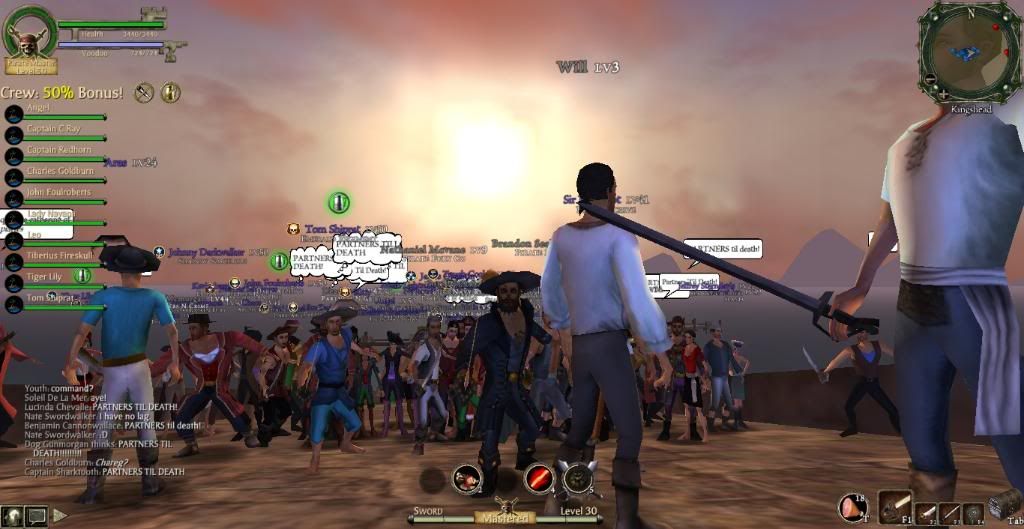Activate the red slash sword skill
Screen dimensions: 1024x529
(540, 479)
